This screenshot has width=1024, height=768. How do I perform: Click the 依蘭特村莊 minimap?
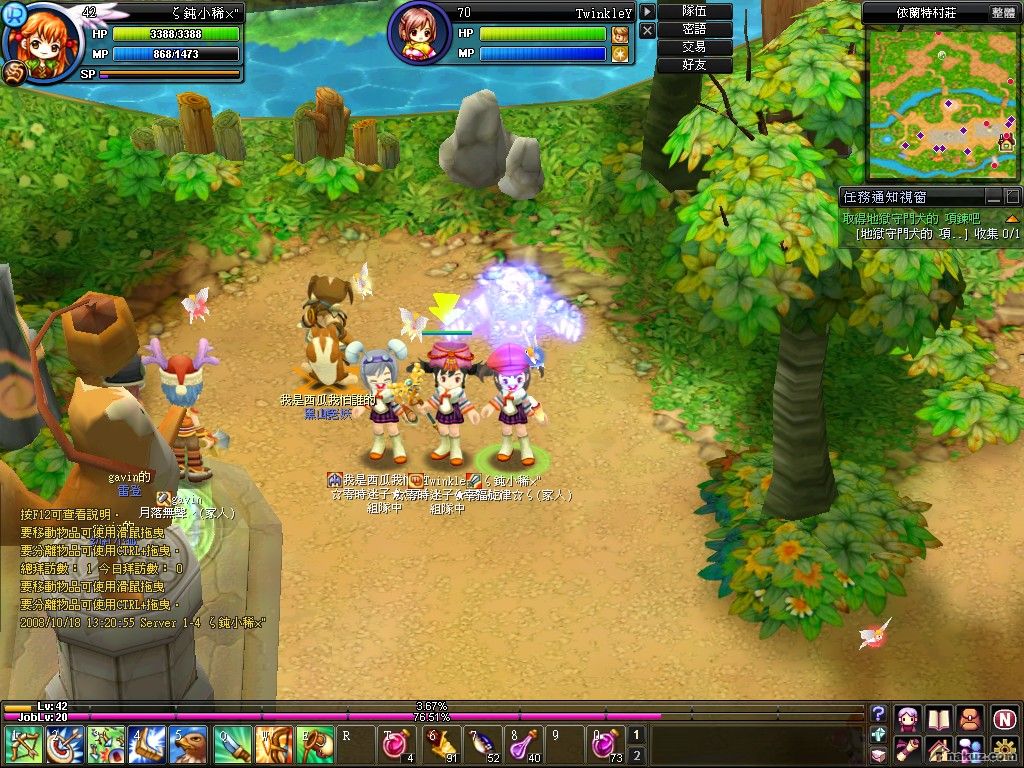(940, 102)
